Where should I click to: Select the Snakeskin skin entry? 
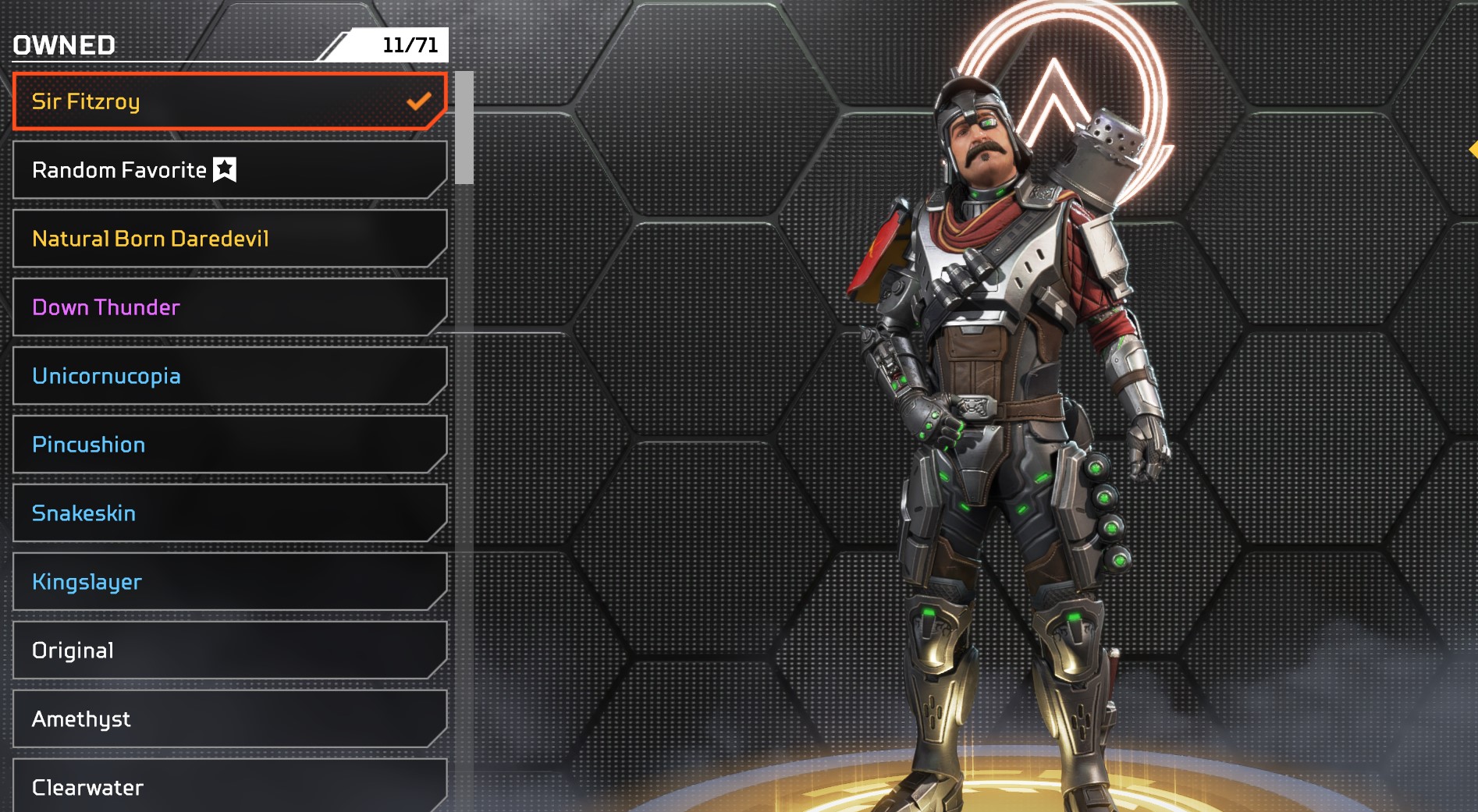click(229, 513)
